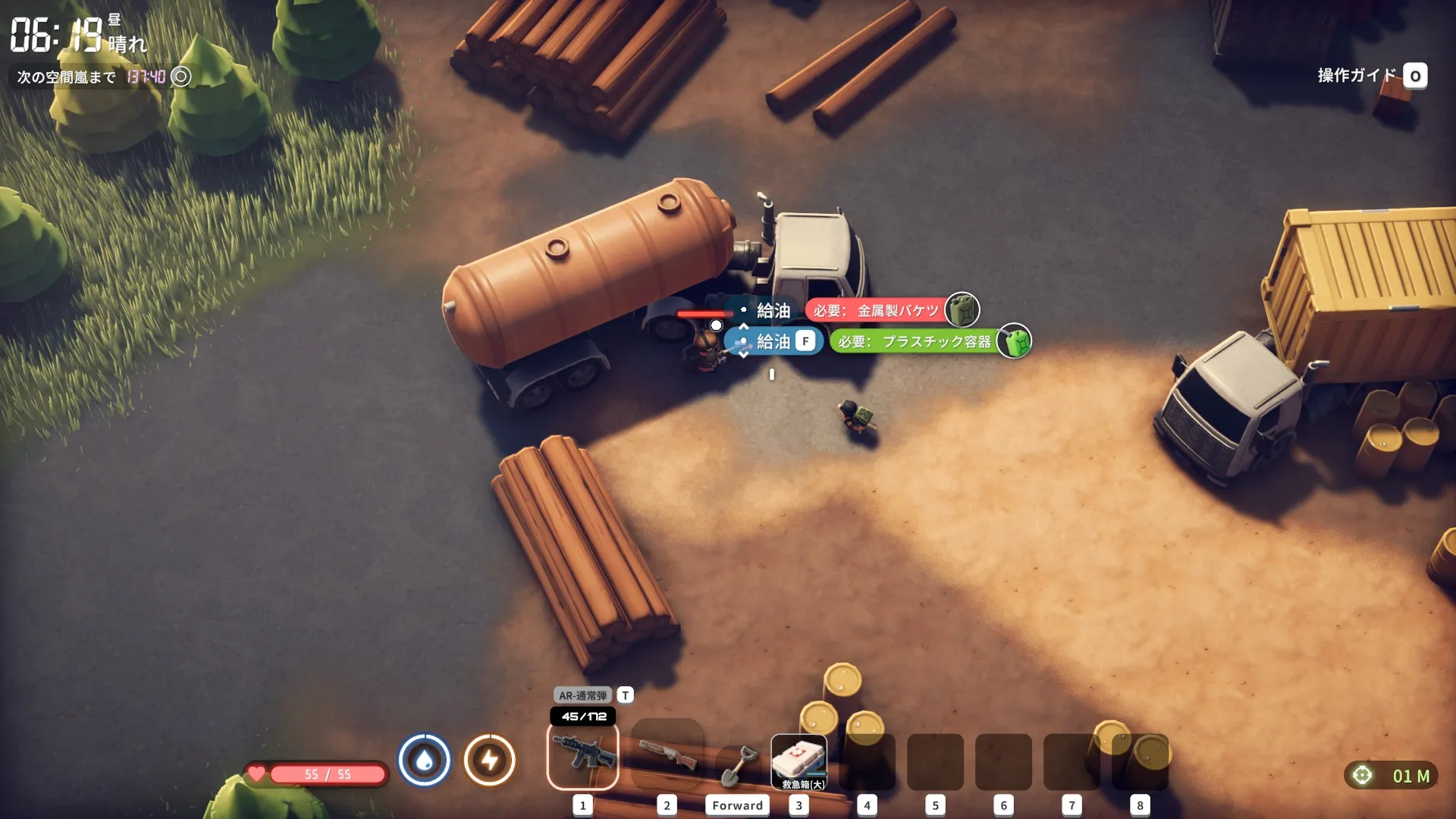Click the lightning bolt energy icon

point(490,760)
